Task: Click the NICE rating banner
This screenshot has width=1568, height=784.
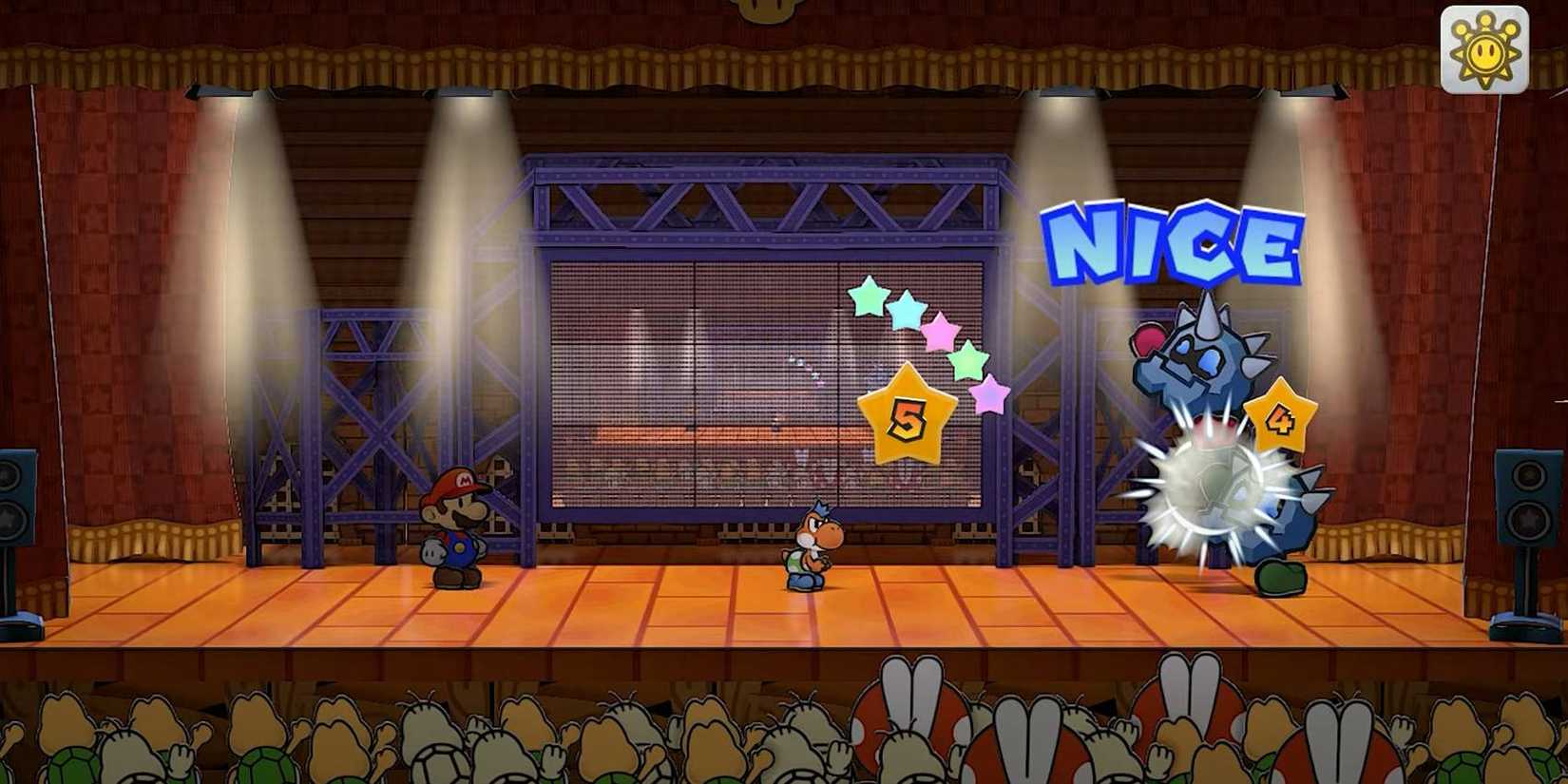Action: 1174,238
